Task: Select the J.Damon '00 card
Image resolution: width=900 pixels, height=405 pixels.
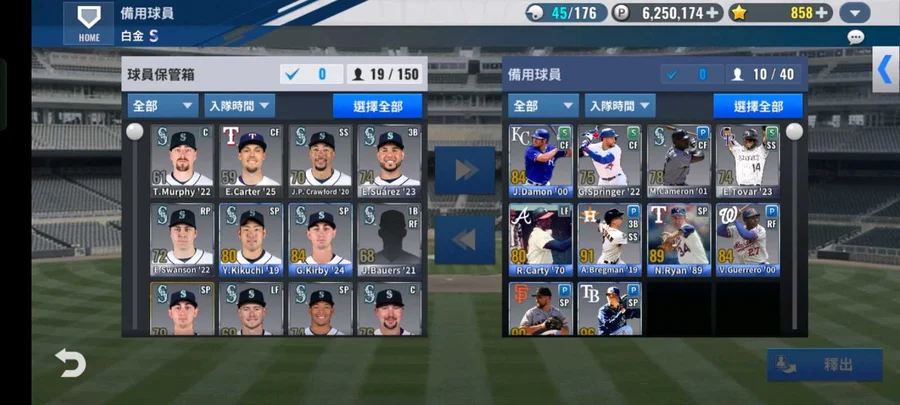Action: [x=540, y=160]
